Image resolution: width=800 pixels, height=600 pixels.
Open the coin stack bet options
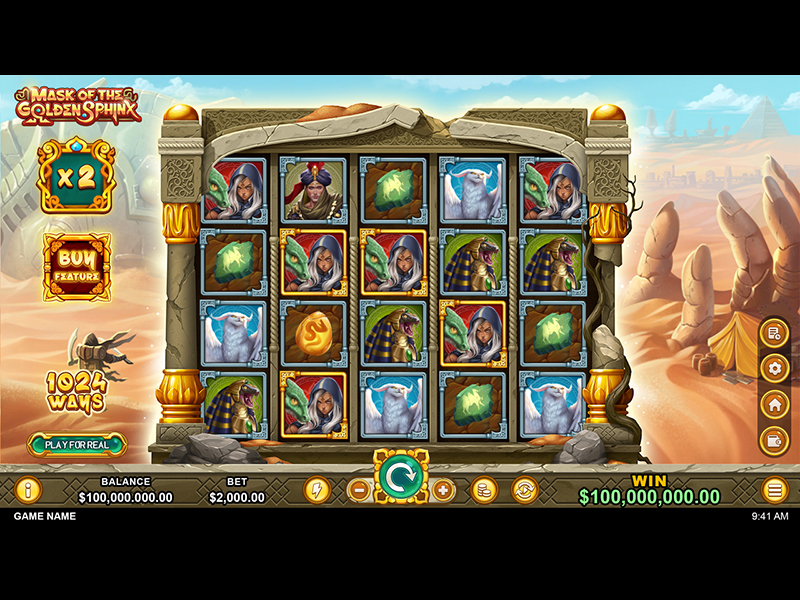[x=485, y=490]
